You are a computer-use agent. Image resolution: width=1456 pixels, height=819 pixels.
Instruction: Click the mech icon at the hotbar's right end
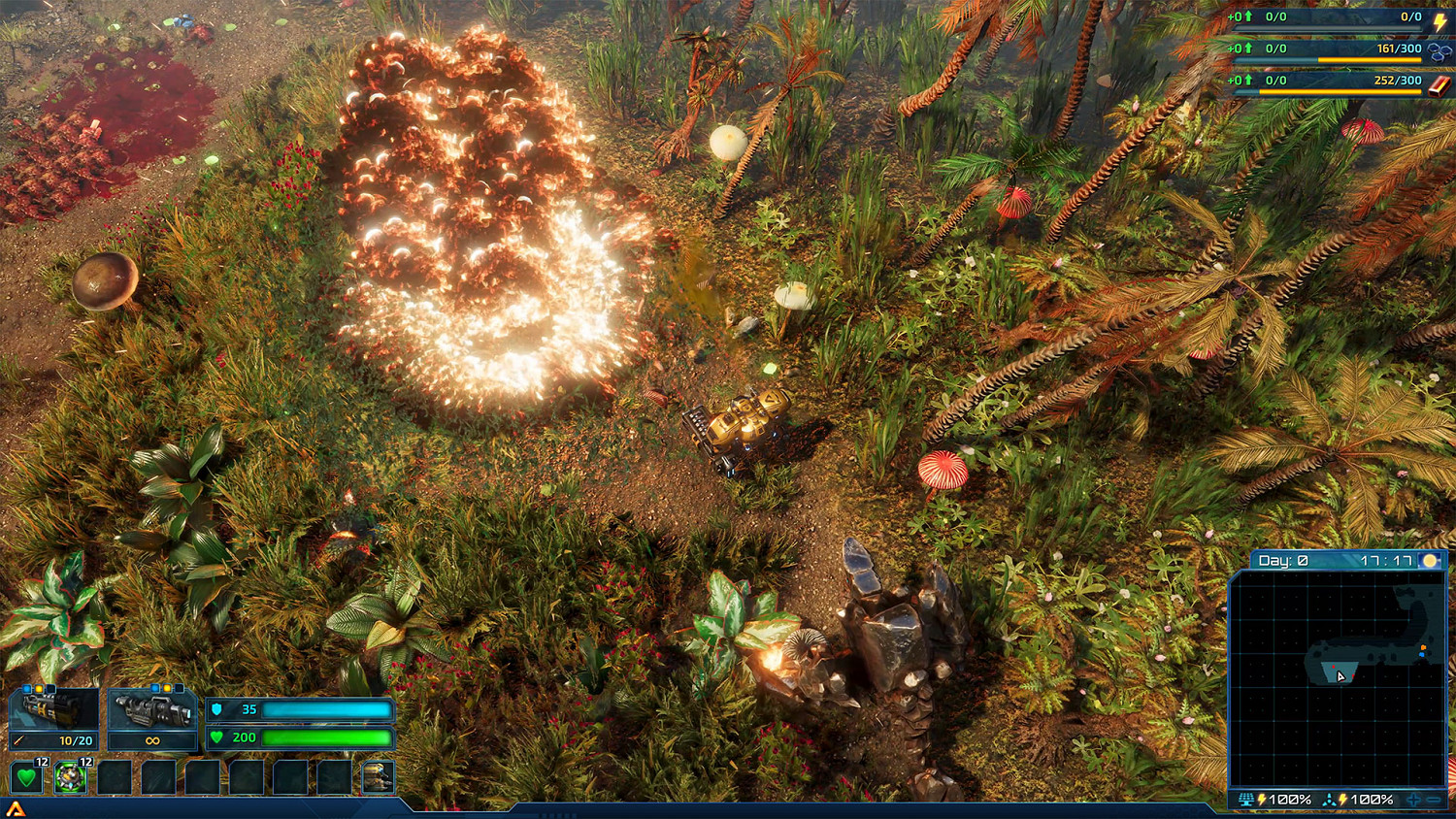(x=378, y=777)
